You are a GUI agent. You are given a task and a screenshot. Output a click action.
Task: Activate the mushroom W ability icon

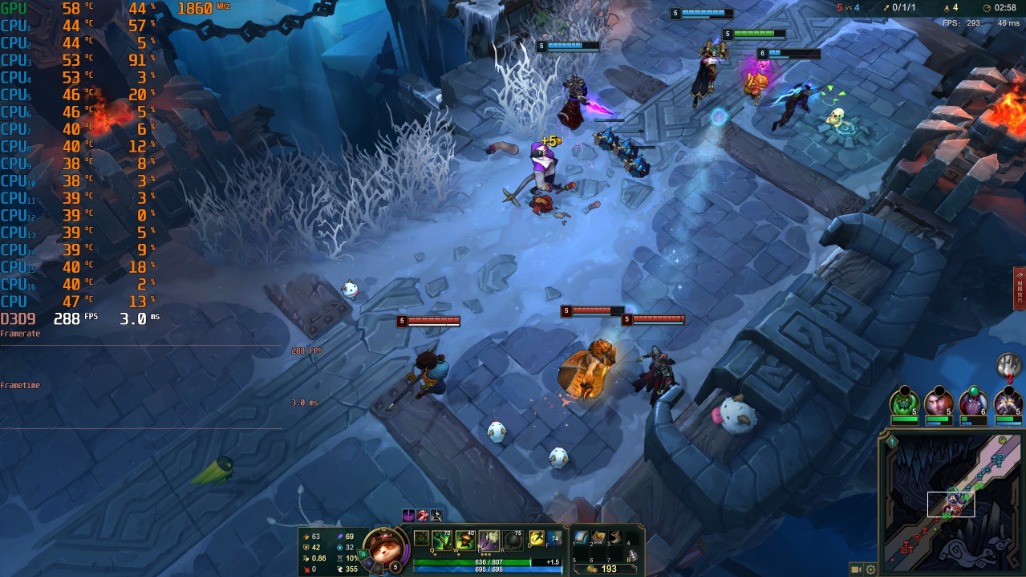465,540
